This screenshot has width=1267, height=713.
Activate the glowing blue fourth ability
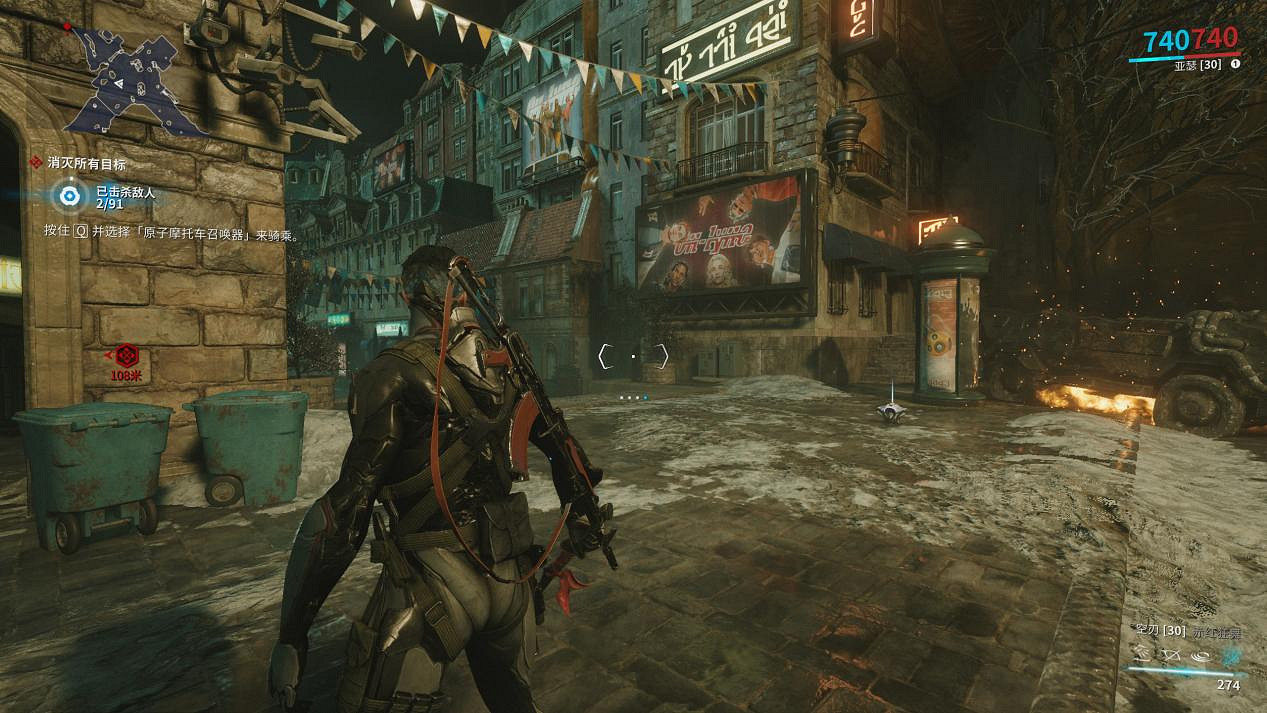click(x=1229, y=654)
